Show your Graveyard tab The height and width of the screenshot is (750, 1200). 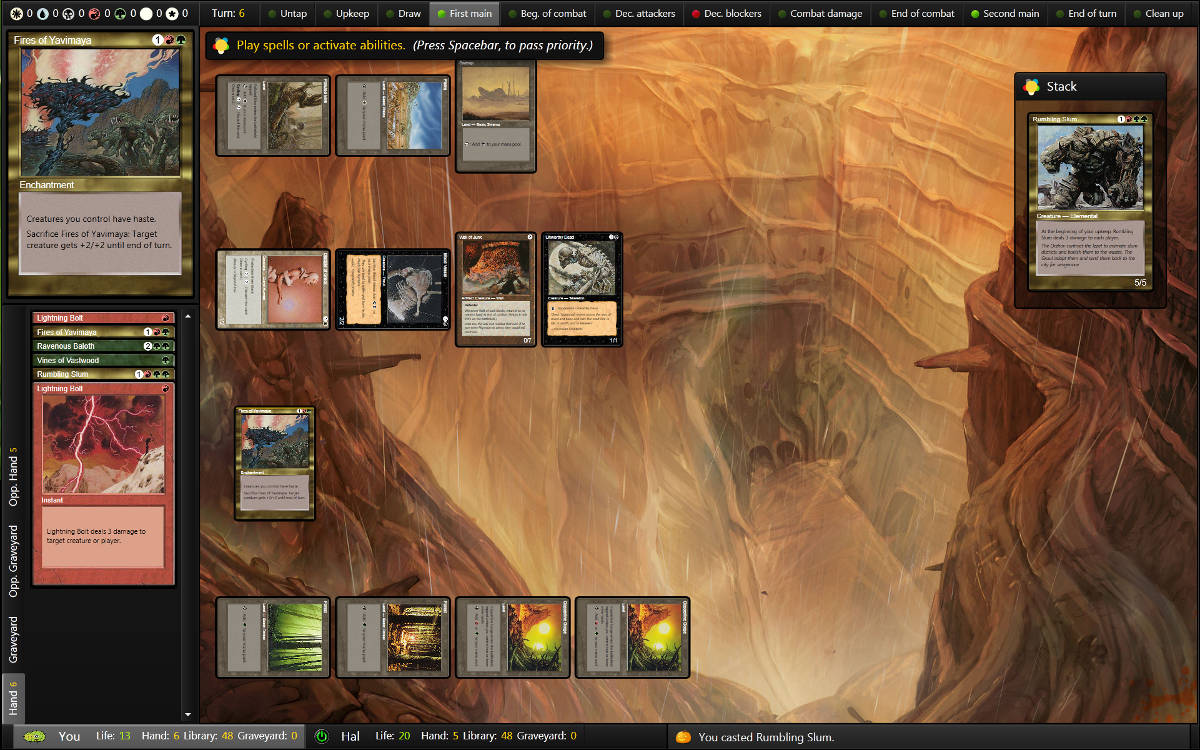click(x=14, y=640)
